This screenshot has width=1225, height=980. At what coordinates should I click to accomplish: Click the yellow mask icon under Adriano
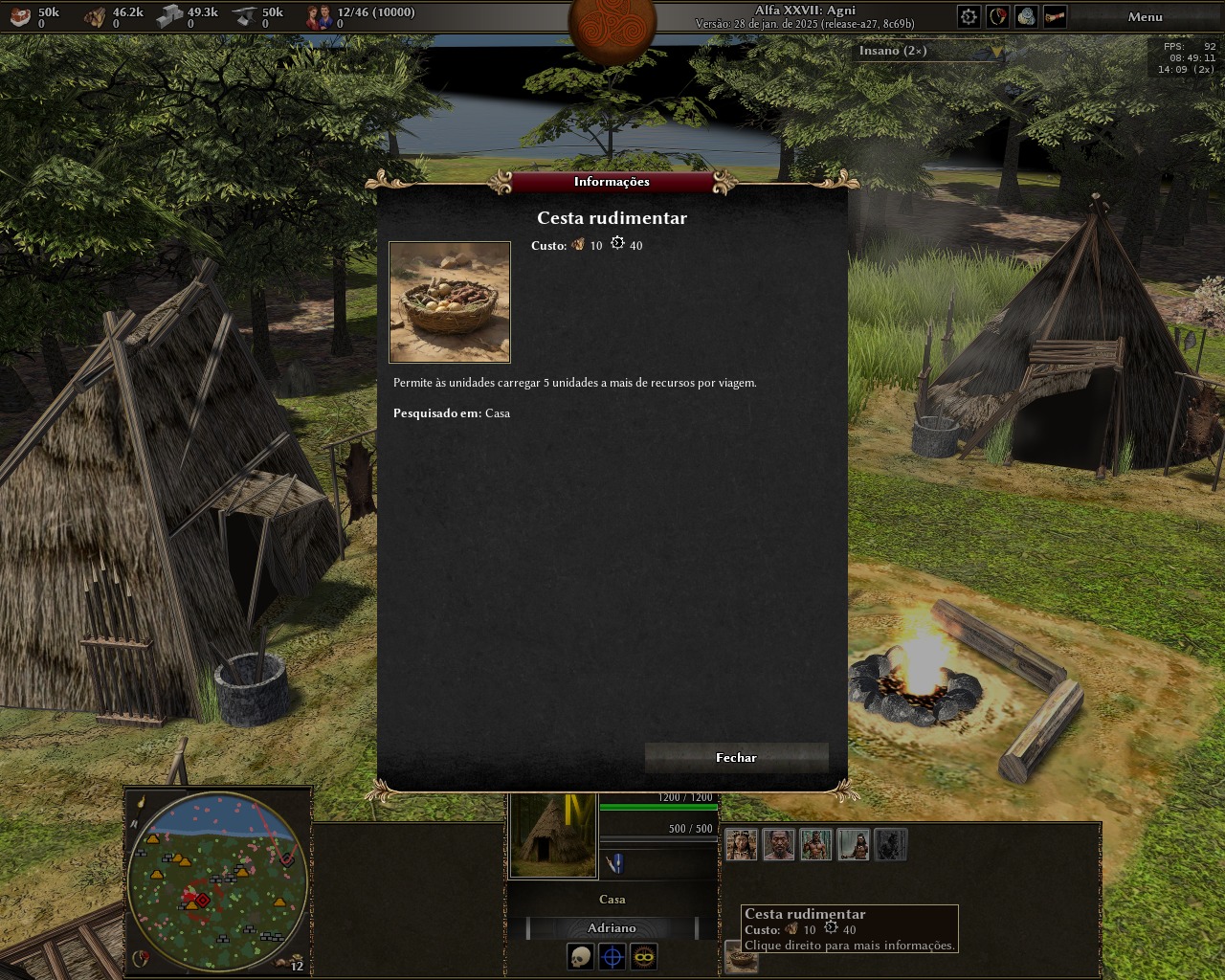[x=643, y=956]
